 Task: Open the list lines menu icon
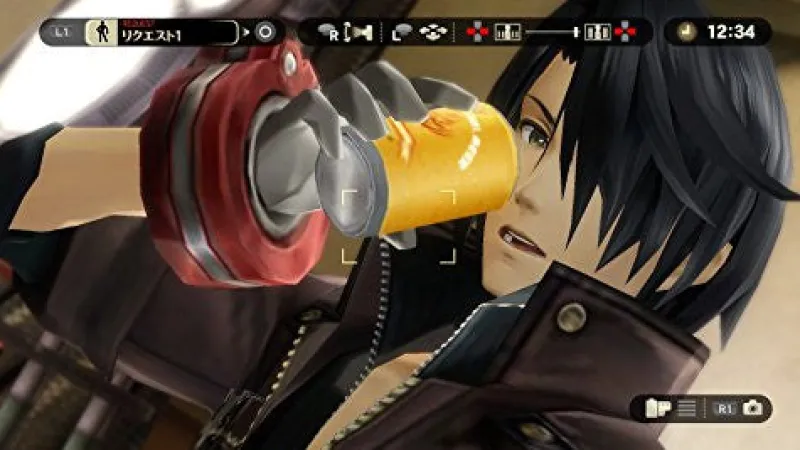click(686, 407)
